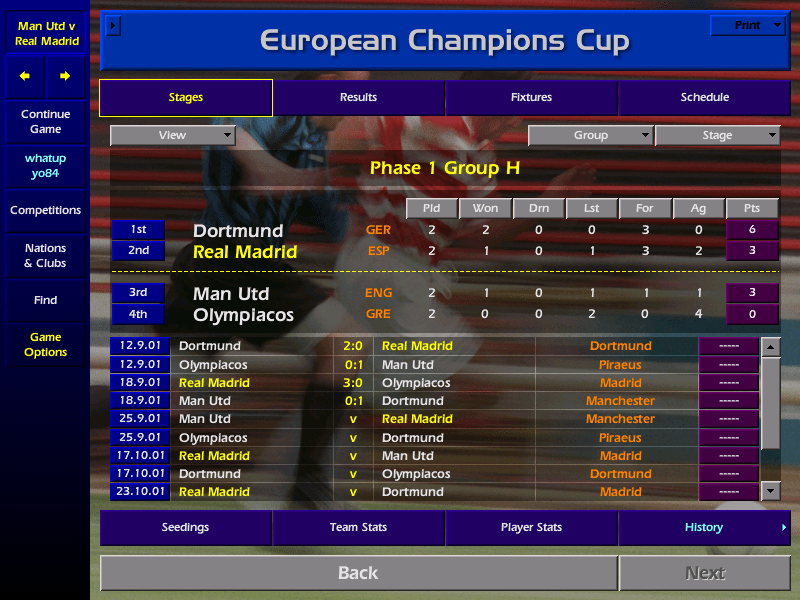Open the Competitions menu

(46, 210)
